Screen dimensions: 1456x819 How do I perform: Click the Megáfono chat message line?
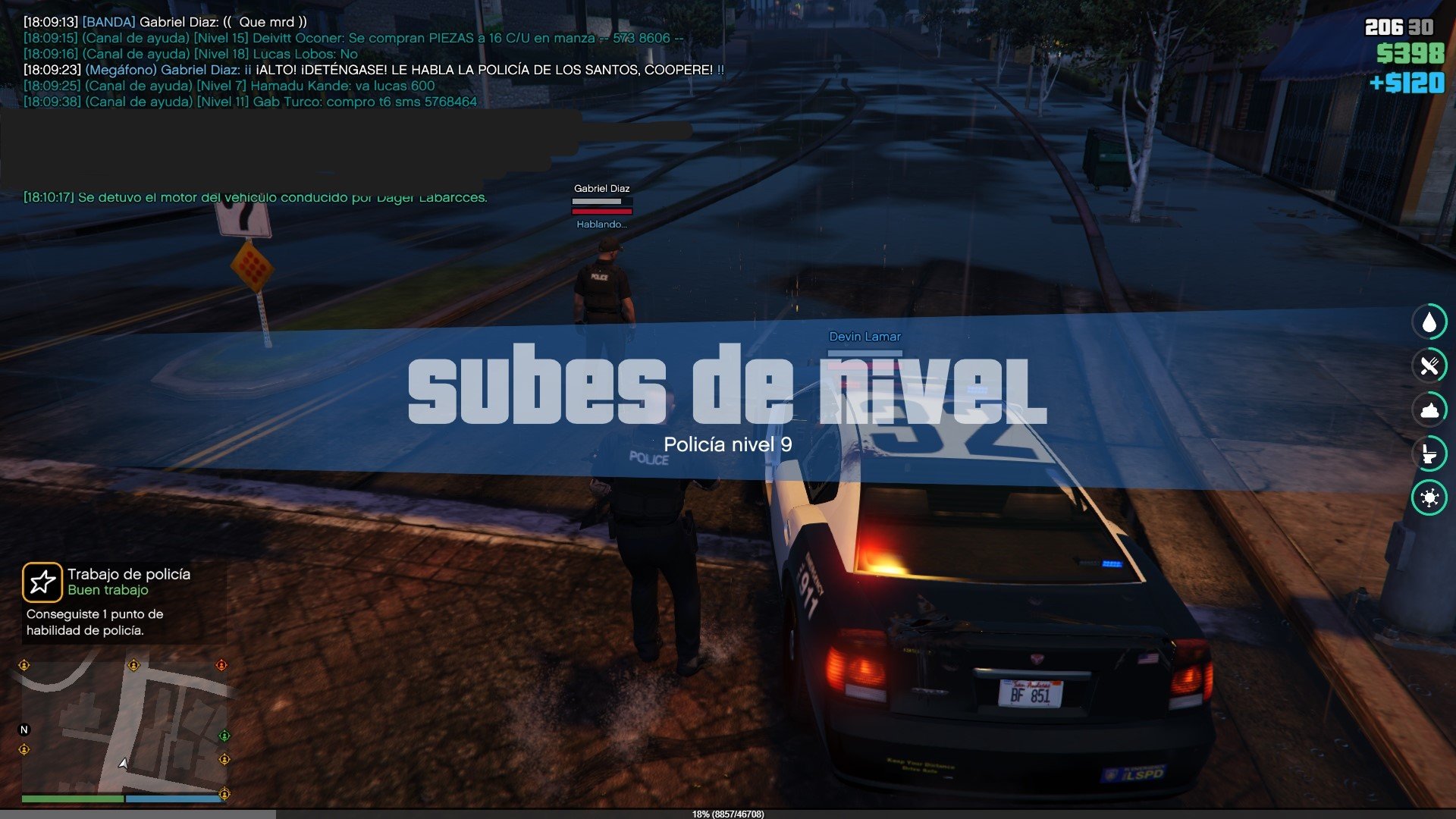click(373, 70)
